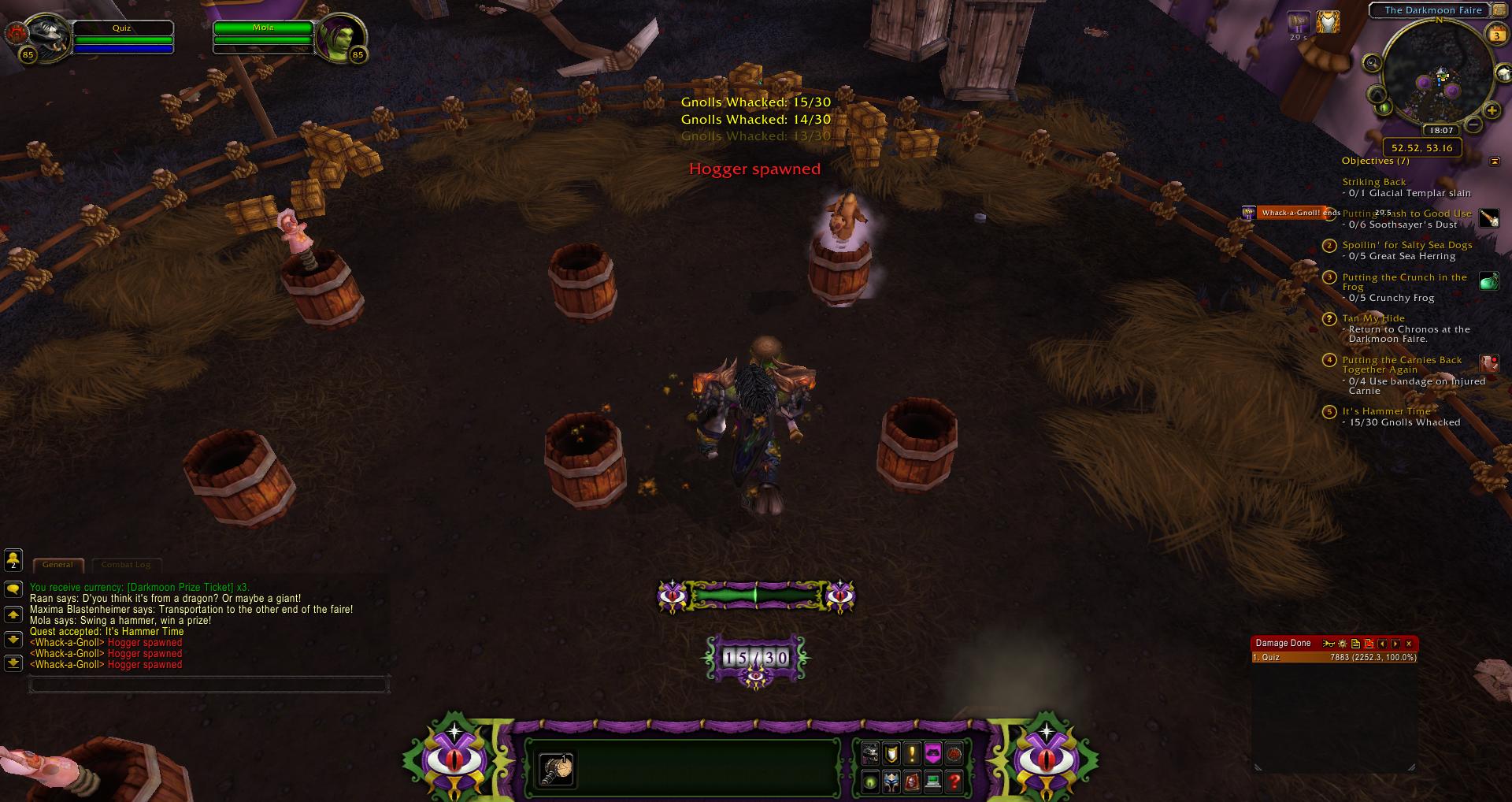Image resolution: width=1512 pixels, height=802 pixels.
Task: Click the minimap tracking magnifier button
Action: click(x=1372, y=63)
